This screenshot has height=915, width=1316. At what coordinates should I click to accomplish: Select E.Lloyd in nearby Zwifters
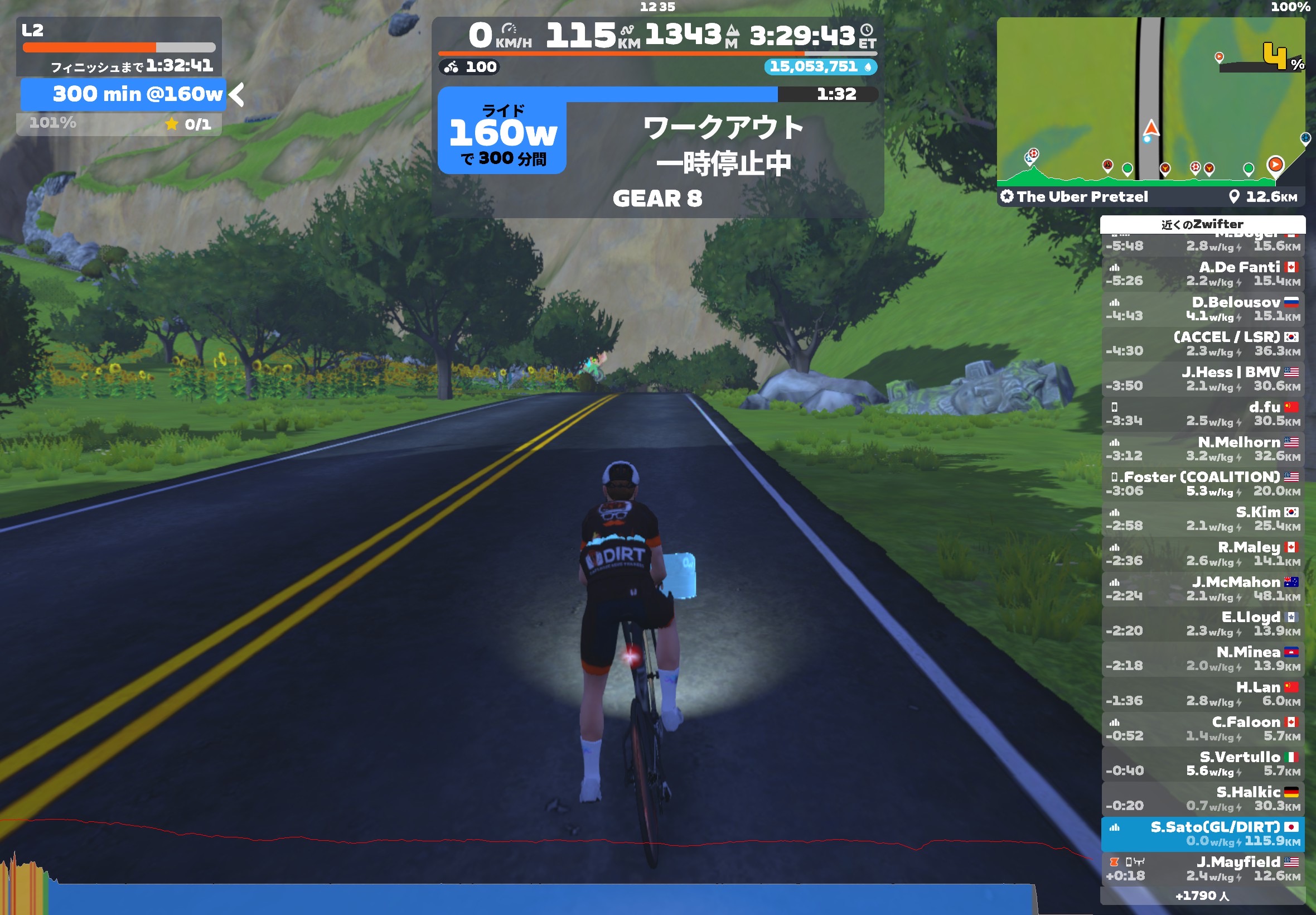(1202, 624)
